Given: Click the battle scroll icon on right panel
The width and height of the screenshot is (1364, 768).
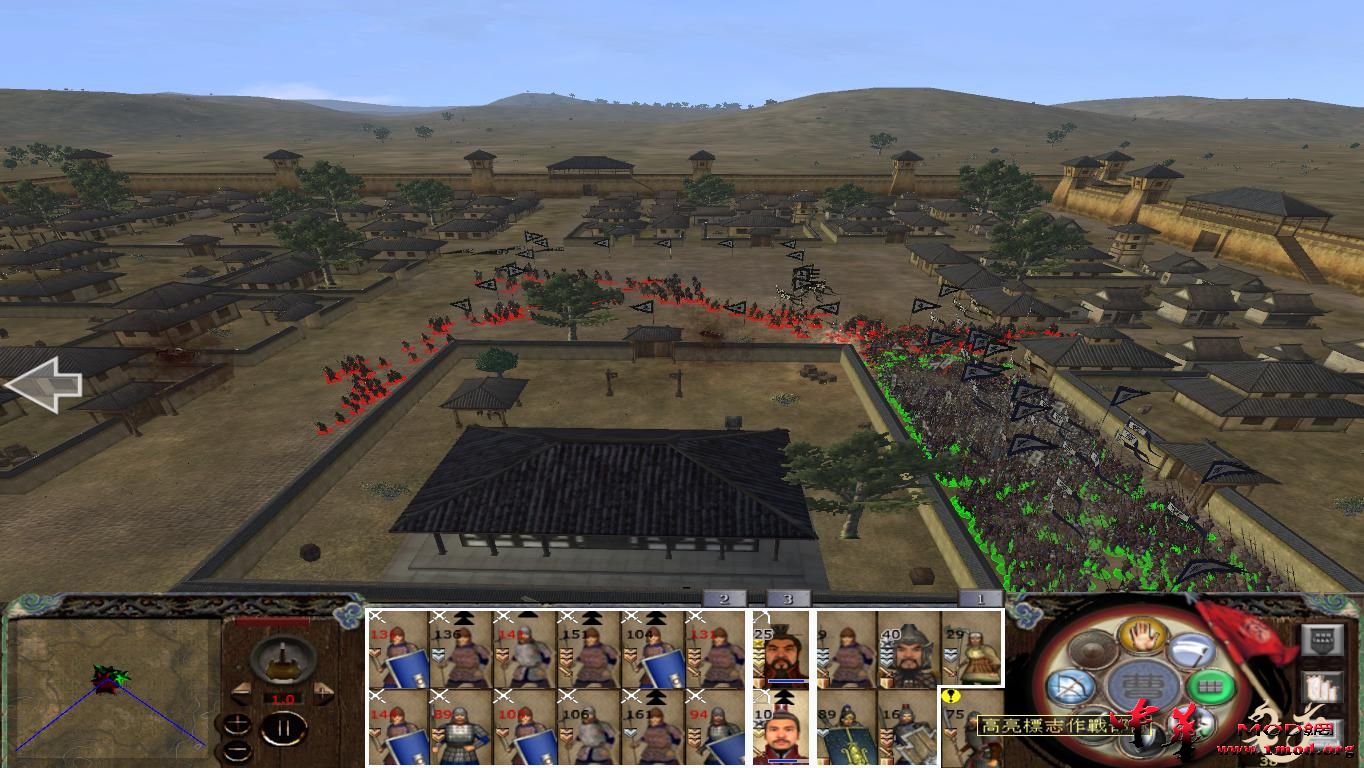Looking at the screenshot, I should (x=1320, y=689).
